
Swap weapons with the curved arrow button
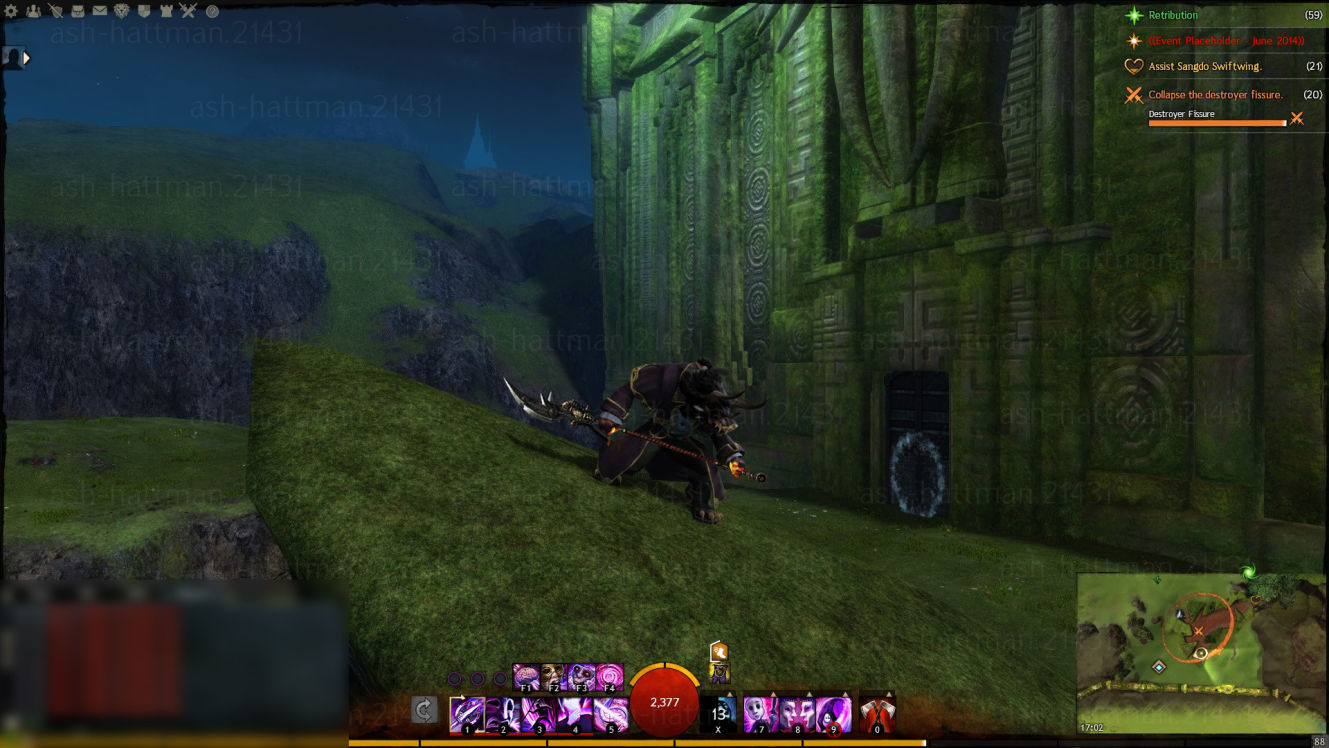(424, 710)
